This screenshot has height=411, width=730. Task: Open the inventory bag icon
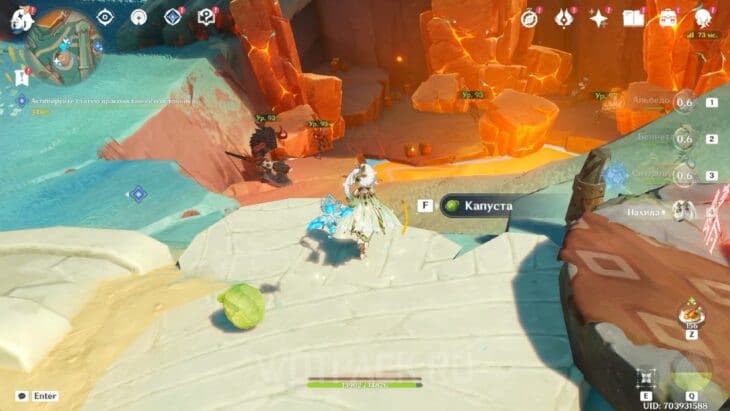click(668, 18)
